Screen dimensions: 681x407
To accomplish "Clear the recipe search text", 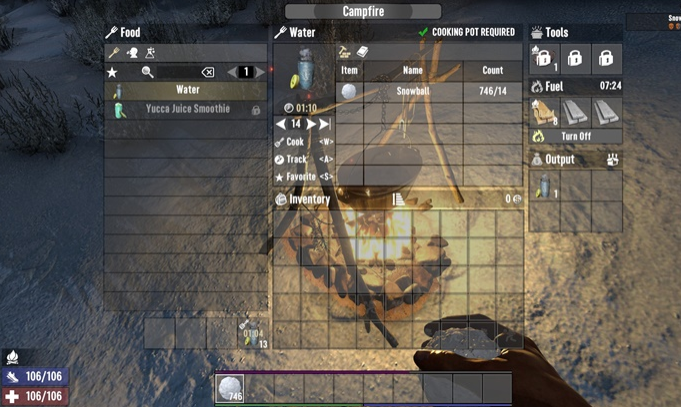I will (208, 72).
